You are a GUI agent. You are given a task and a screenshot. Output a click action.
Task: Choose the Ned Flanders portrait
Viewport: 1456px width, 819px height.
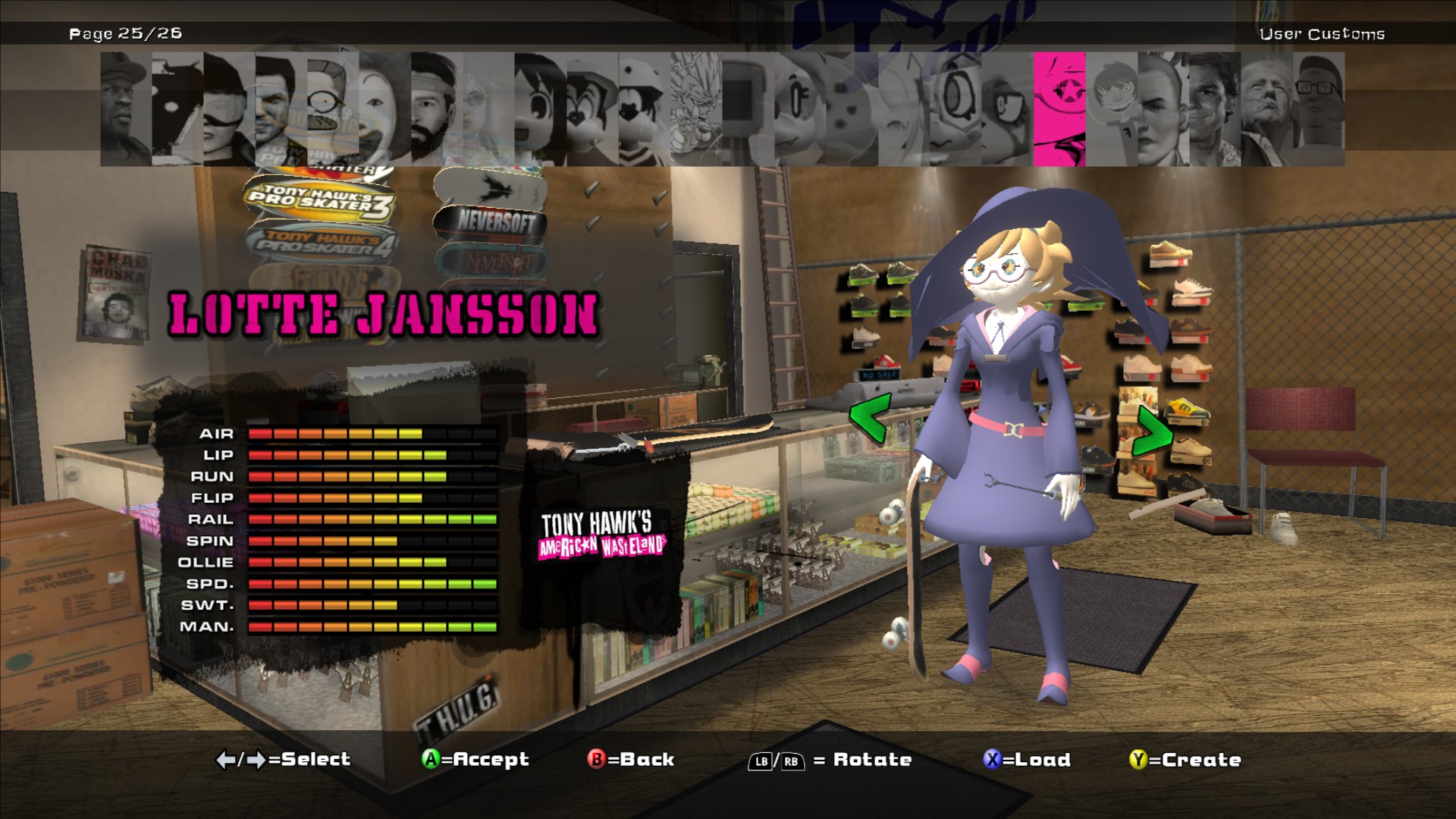(332, 109)
